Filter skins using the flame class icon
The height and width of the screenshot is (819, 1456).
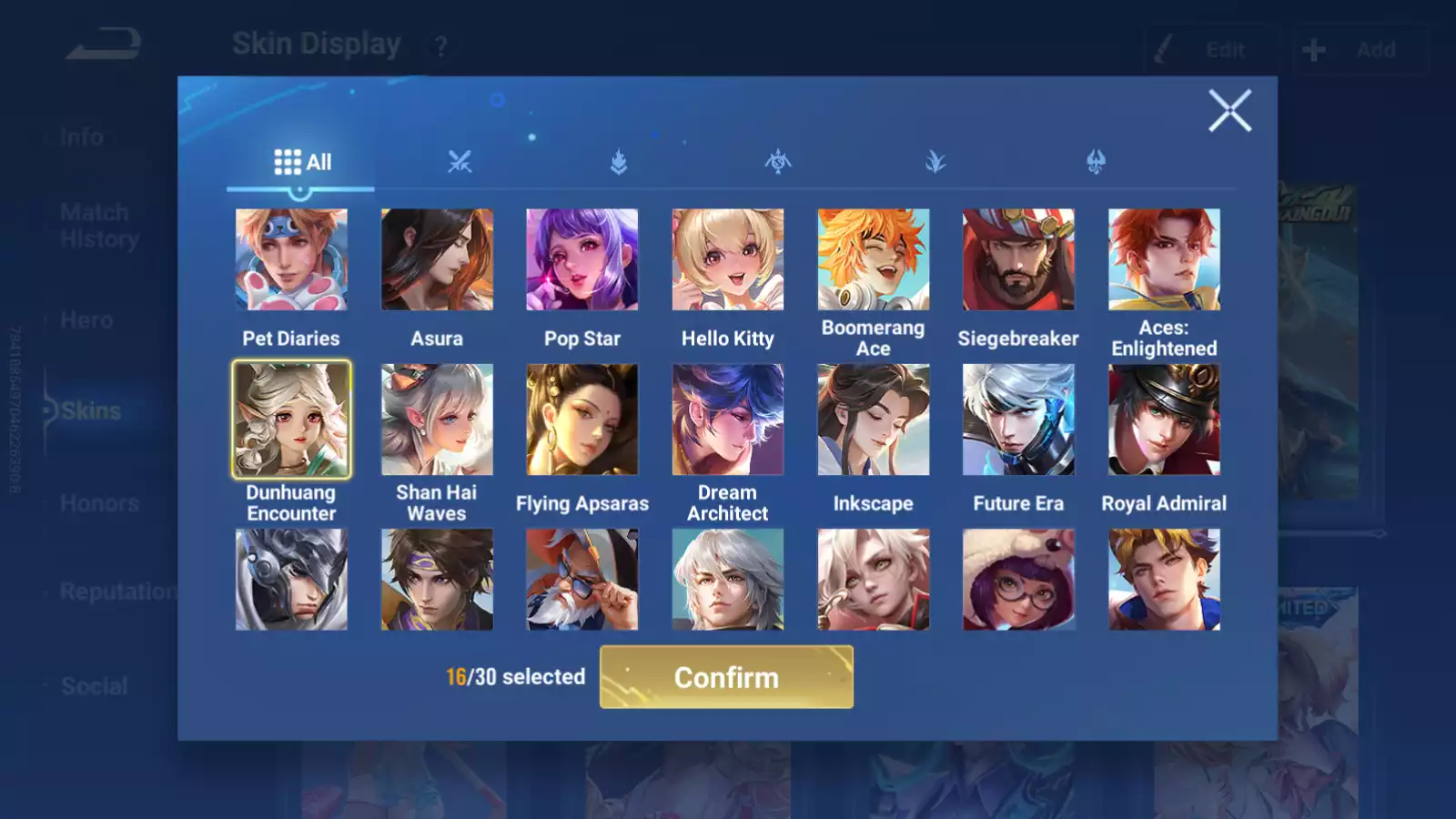617,162
